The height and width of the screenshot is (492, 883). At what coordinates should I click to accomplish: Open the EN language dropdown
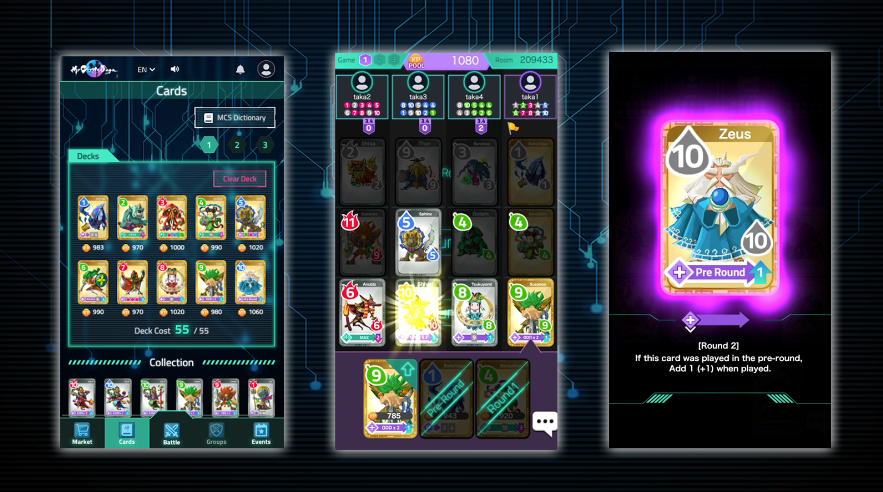coord(146,70)
